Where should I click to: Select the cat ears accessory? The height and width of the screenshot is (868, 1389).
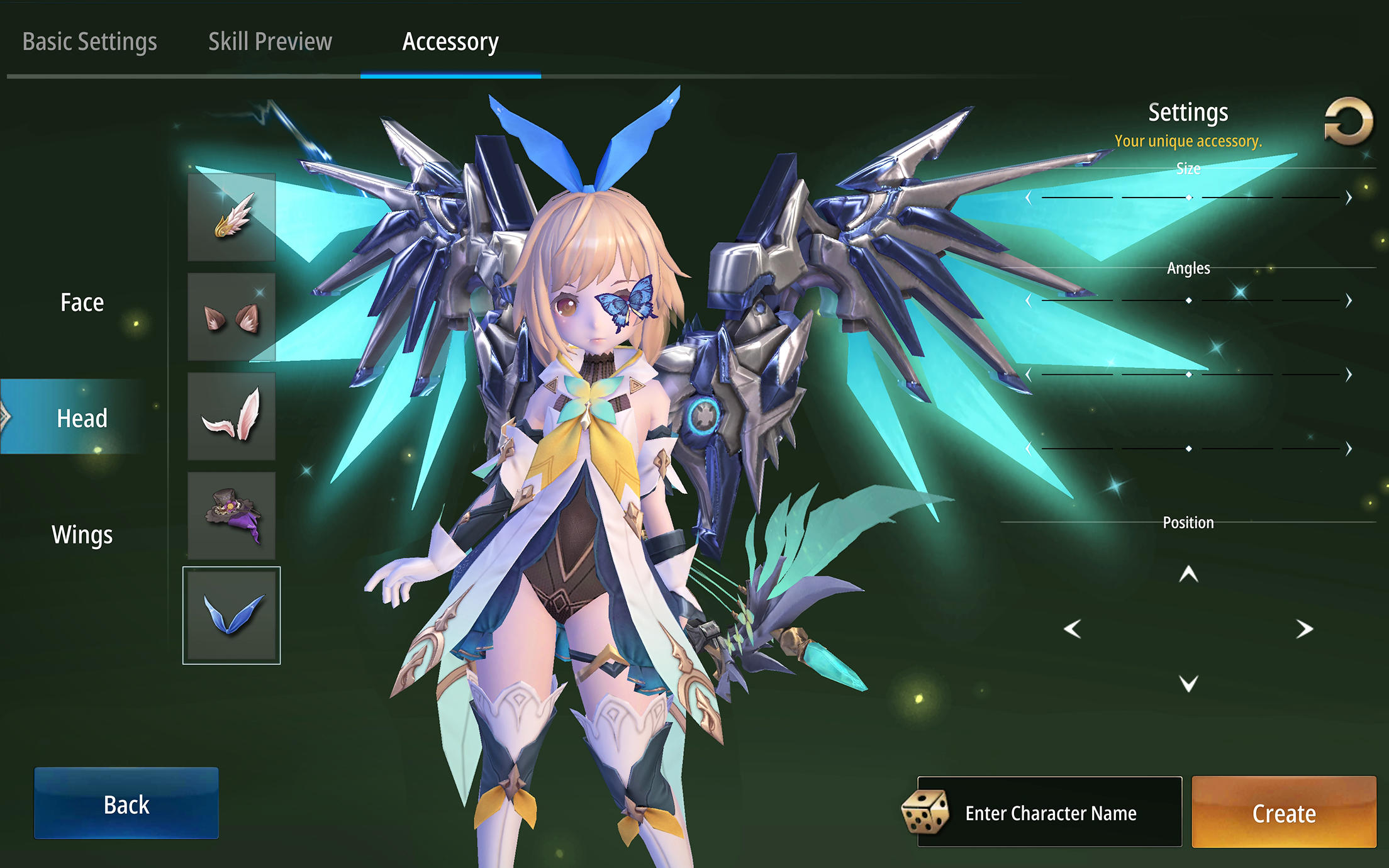pyautogui.click(x=231, y=318)
